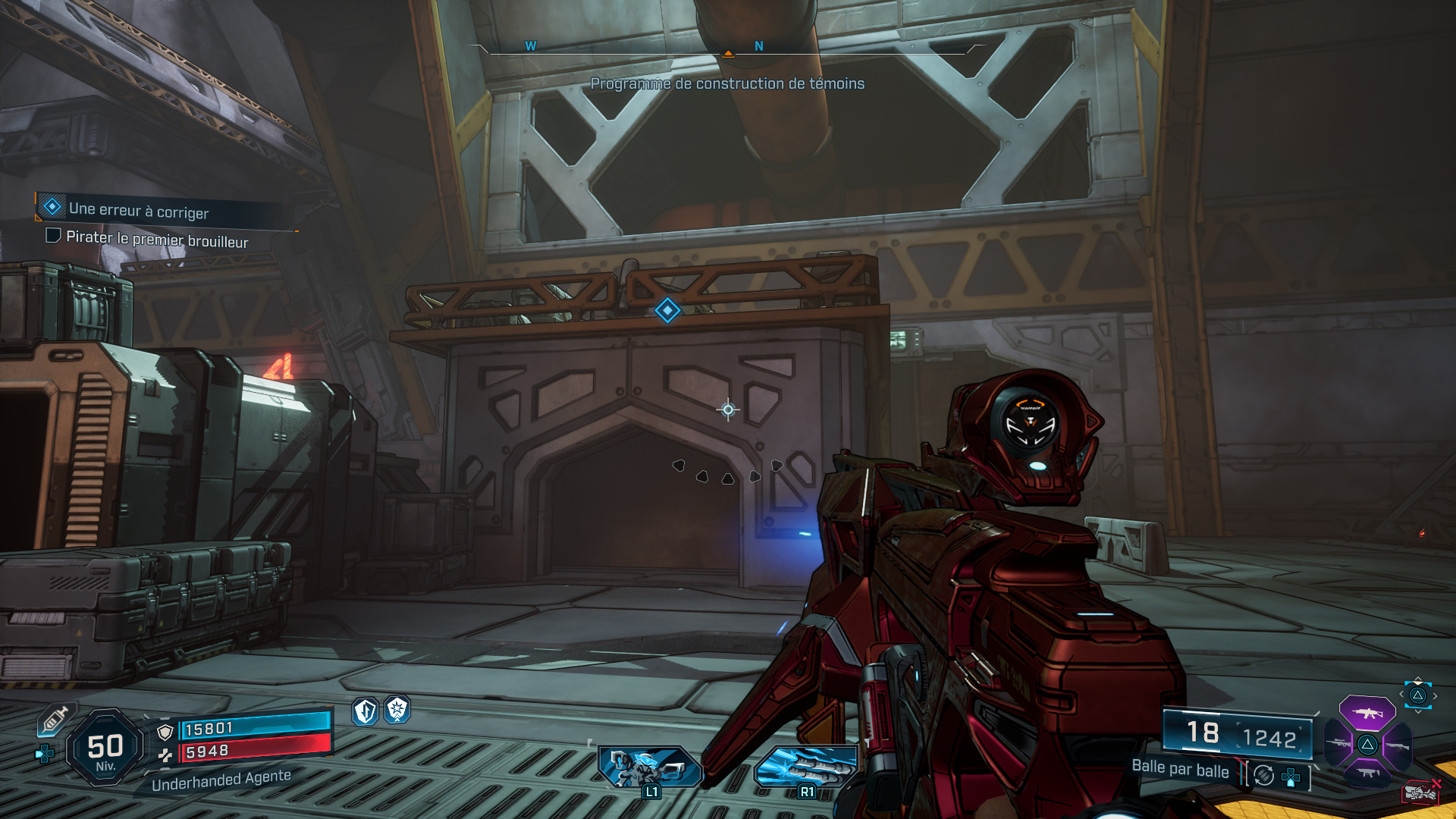Image resolution: width=1456 pixels, height=819 pixels.
Task: Click the N marker on the compass
Action: click(757, 46)
